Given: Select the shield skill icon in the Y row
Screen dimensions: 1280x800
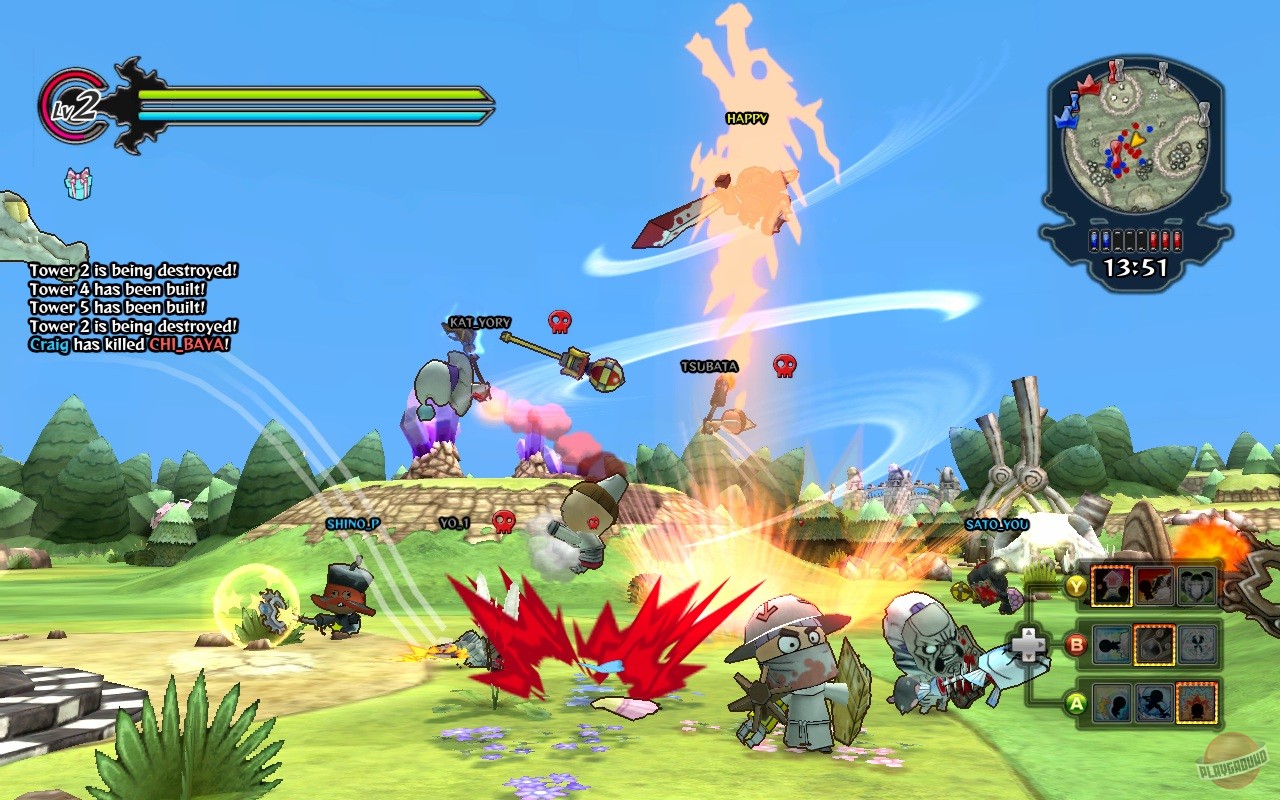Looking at the screenshot, I should point(1197,587).
